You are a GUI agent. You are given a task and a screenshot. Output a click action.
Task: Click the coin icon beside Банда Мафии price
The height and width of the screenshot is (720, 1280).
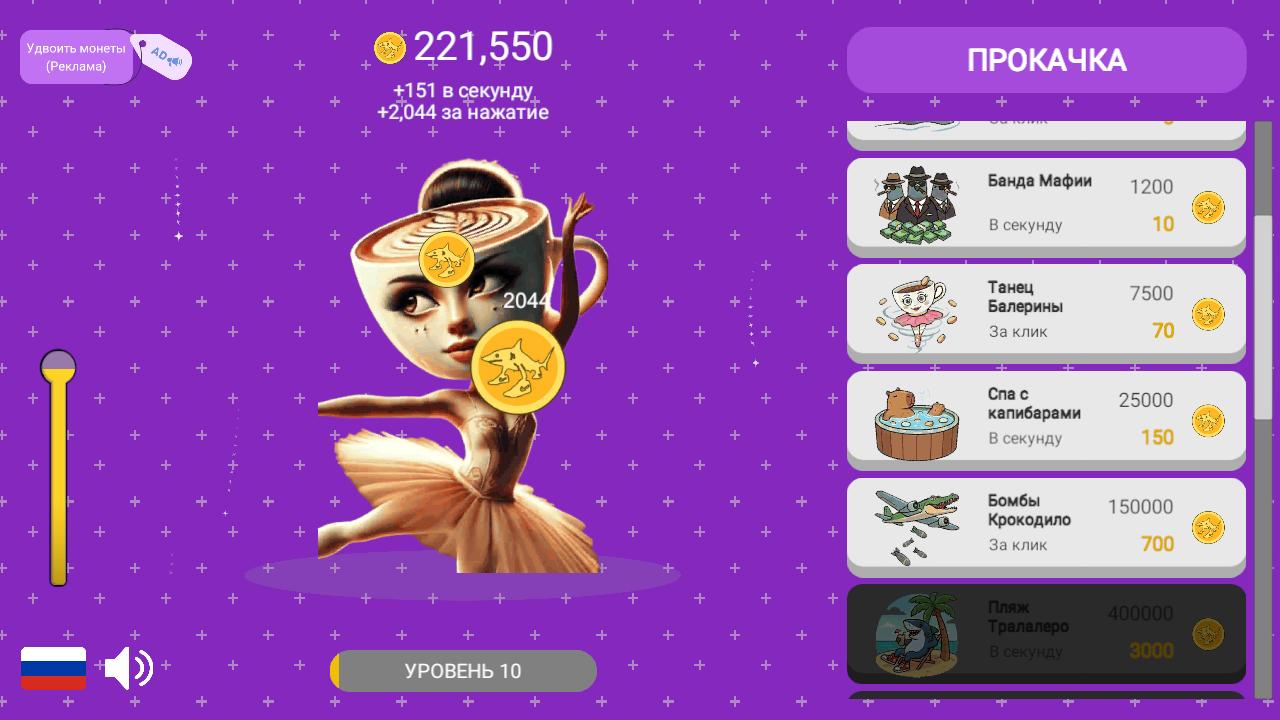click(x=1207, y=205)
